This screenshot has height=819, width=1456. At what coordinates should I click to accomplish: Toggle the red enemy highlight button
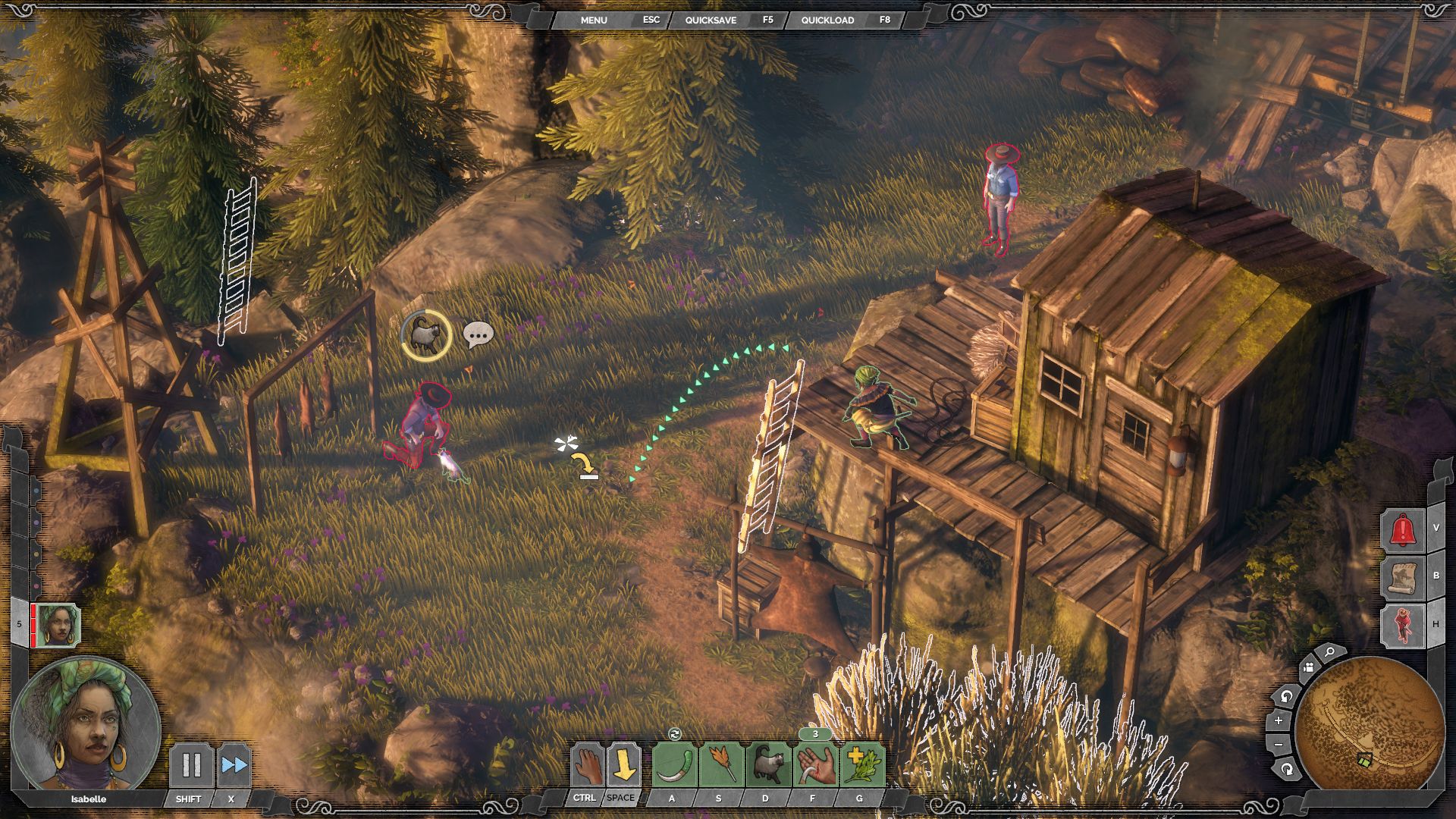pos(1403,626)
